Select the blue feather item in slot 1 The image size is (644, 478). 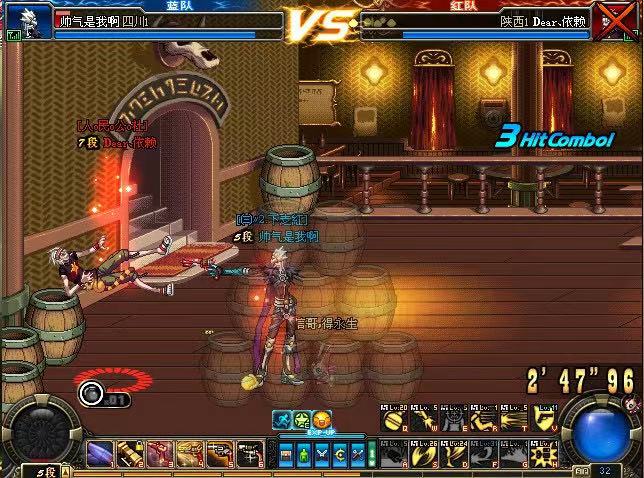pyautogui.click(x=100, y=454)
